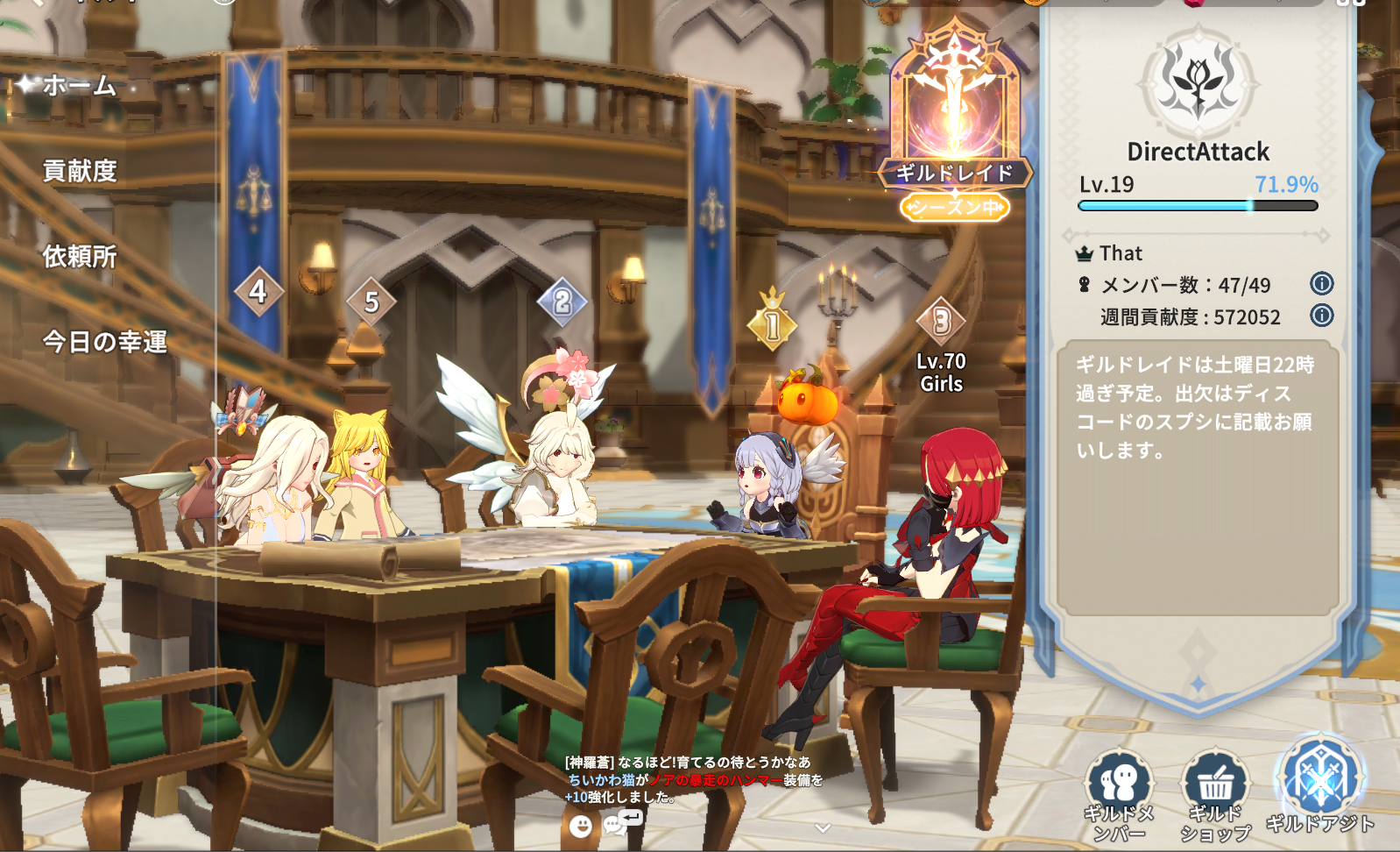Collapse the chat with the down chevron
Viewport: 1400px width, 852px height.
point(822,827)
